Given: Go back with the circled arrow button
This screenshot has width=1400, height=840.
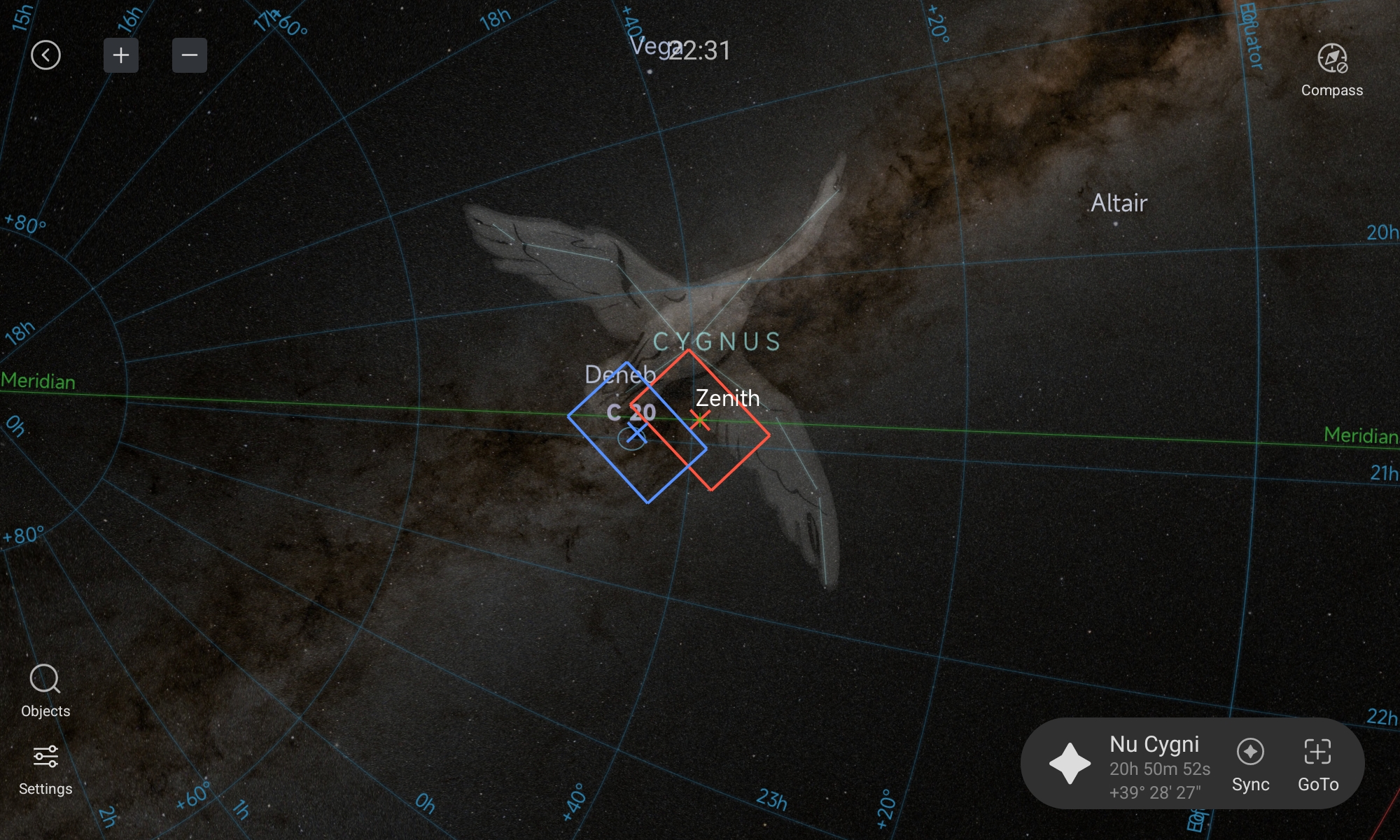Looking at the screenshot, I should (46, 55).
